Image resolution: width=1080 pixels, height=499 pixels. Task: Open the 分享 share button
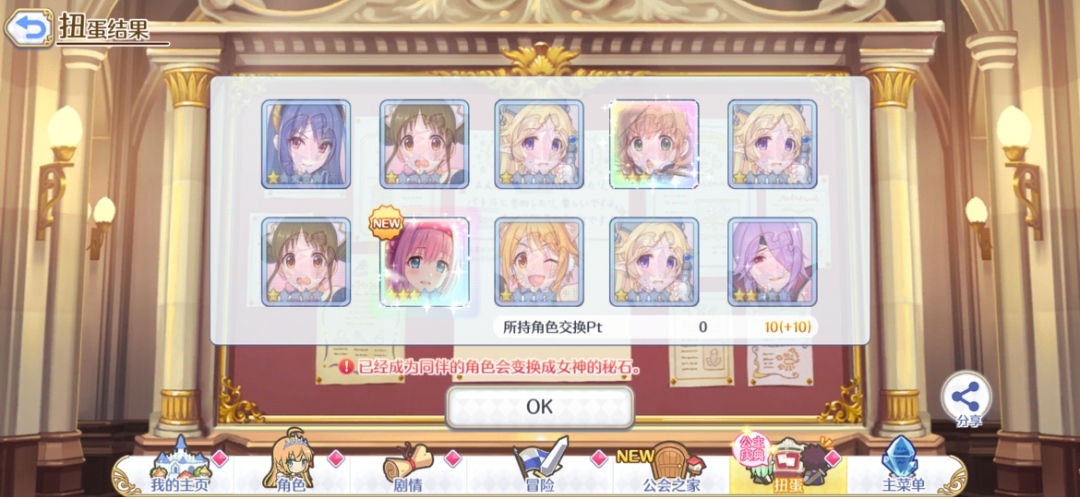click(x=967, y=398)
